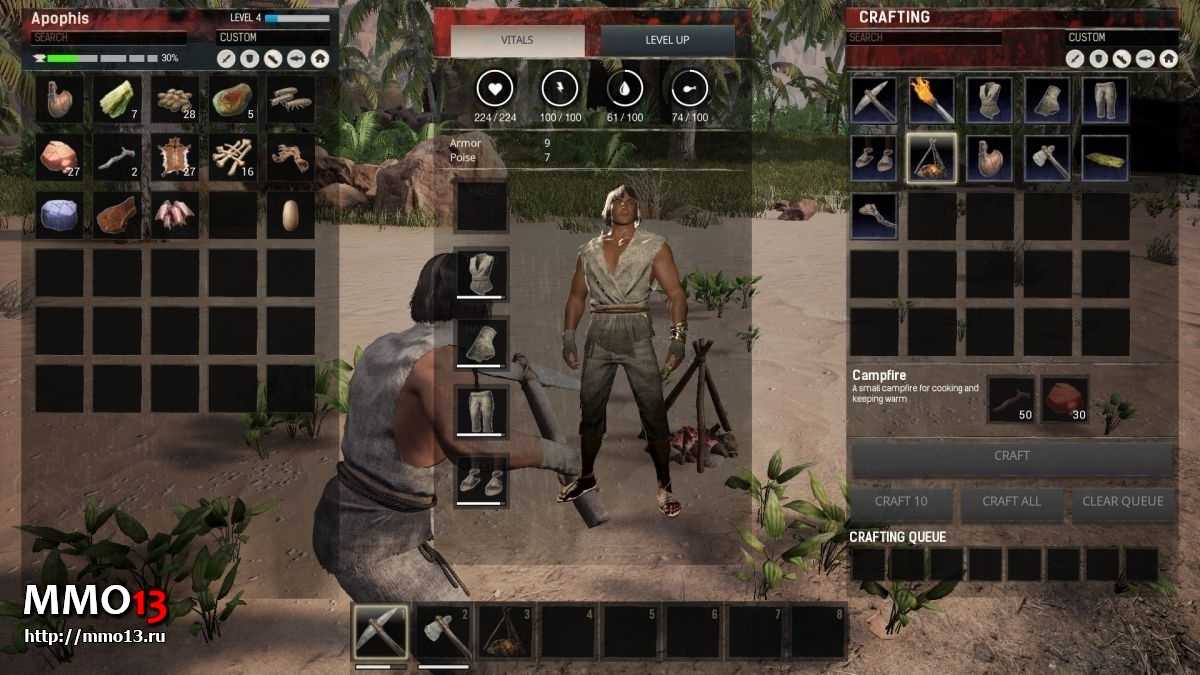
Task: Select the equipped chest tunic slot
Action: coord(481,273)
